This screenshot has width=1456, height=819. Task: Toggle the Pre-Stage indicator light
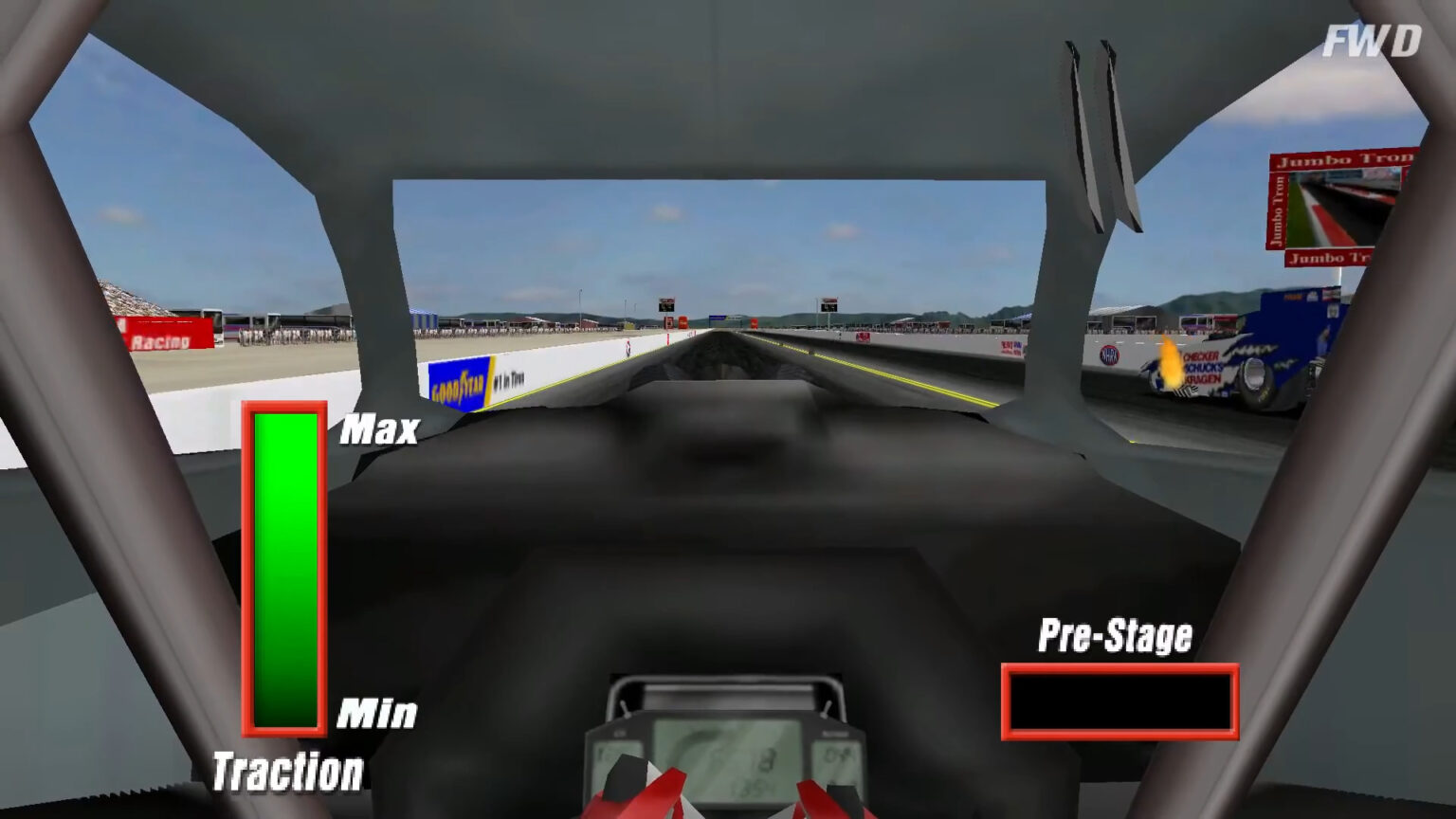[x=1120, y=701]
